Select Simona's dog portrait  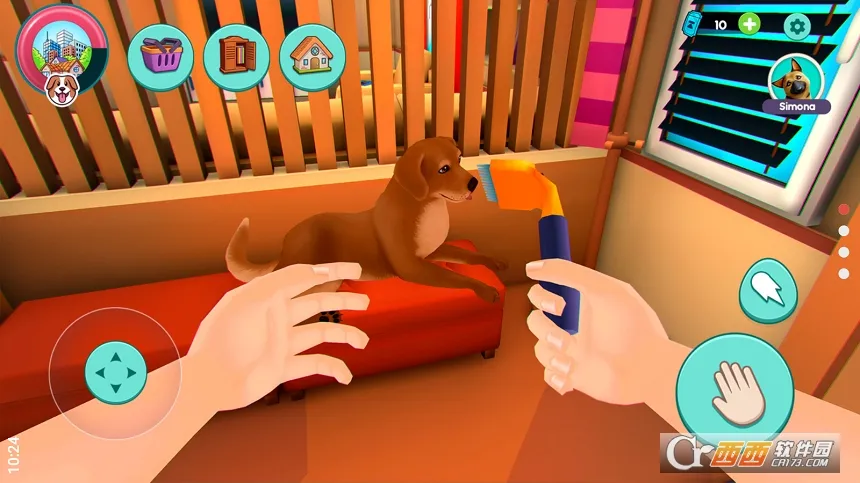tap(796, 77)
